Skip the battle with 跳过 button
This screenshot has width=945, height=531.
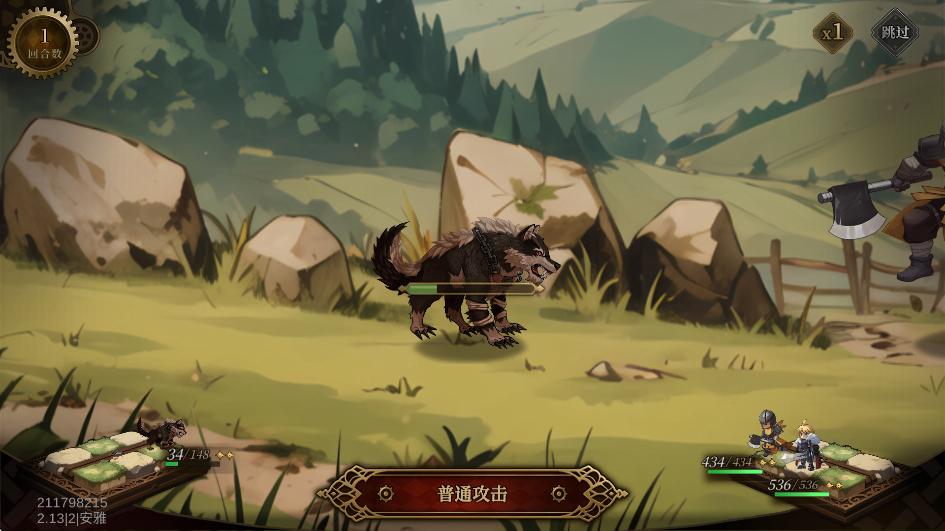point(894,32)
